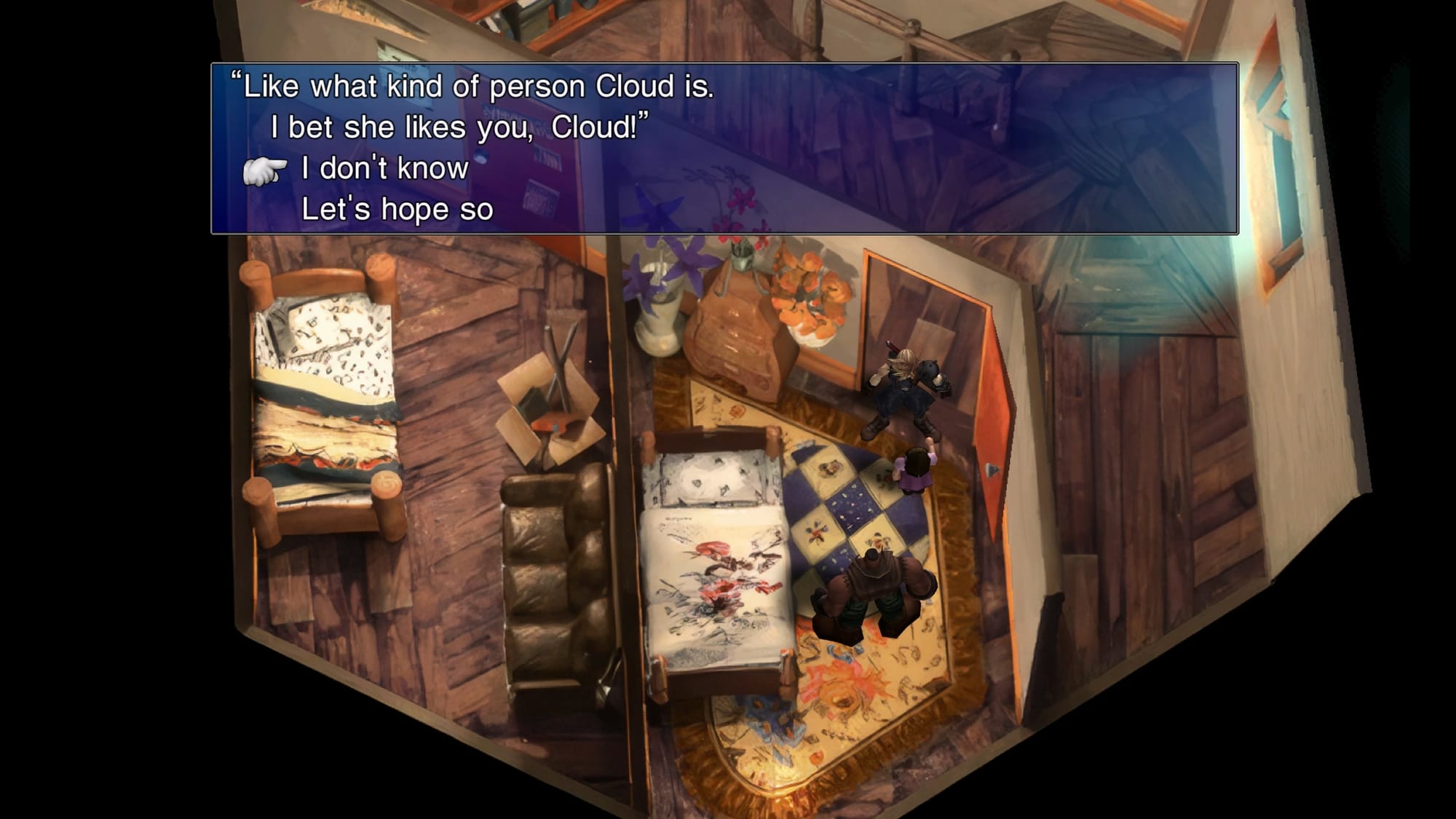1456x819 pixels.
Task: Select the "Let's hope so" response
Action: 397,210
